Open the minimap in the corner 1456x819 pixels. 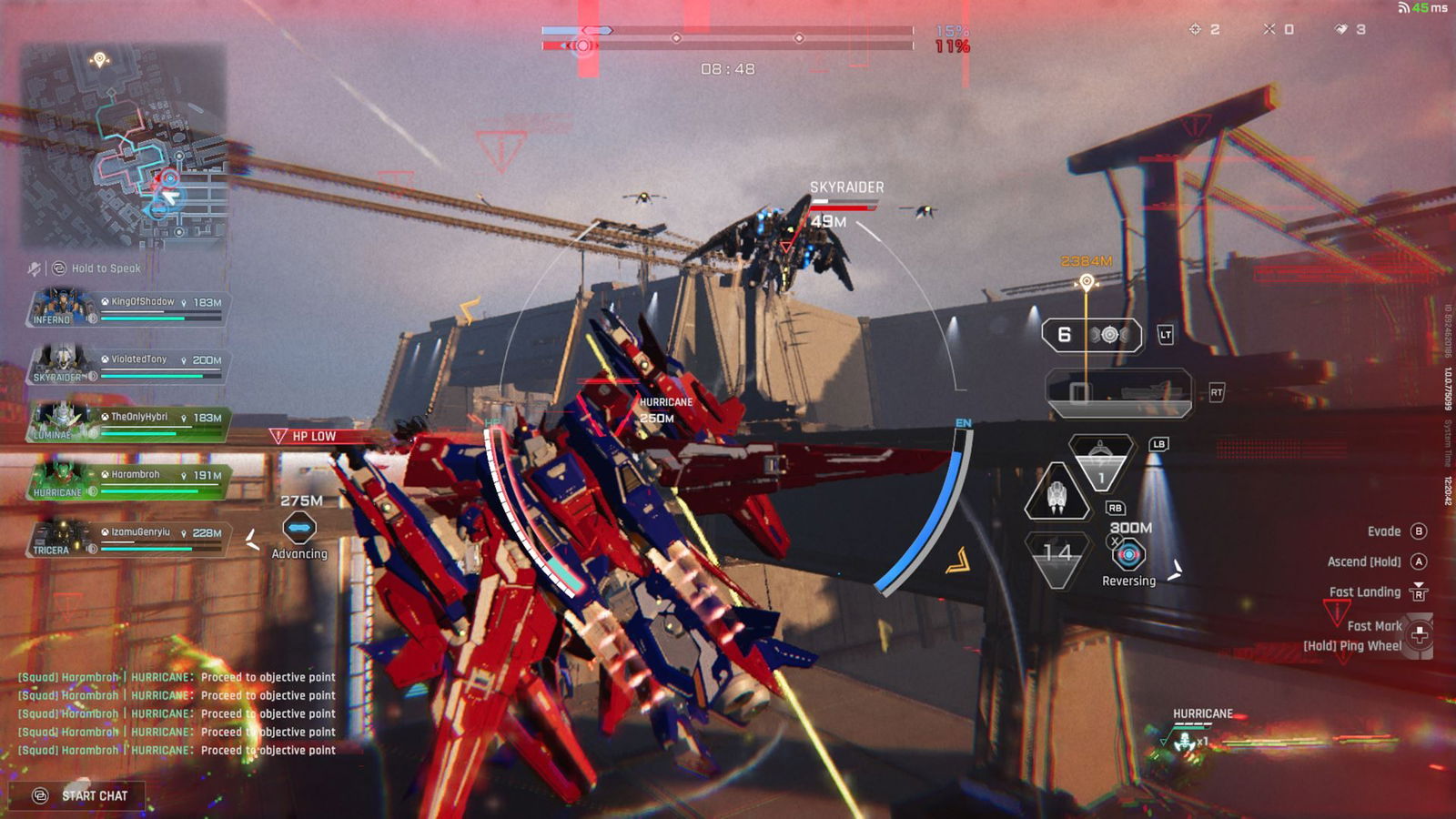[125, 146]
